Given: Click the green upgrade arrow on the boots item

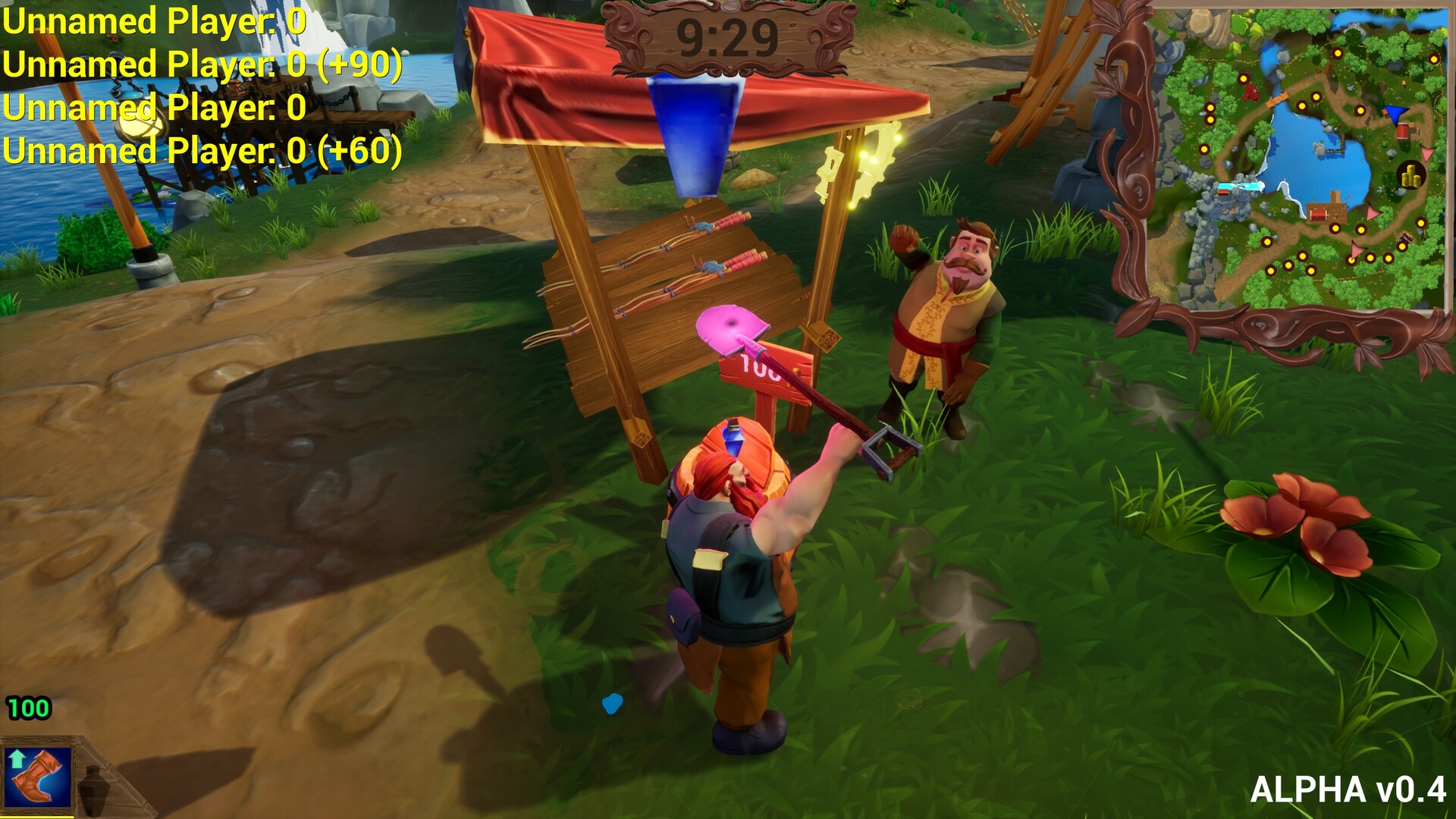Looking at the screenshot, I should [17, 760].
